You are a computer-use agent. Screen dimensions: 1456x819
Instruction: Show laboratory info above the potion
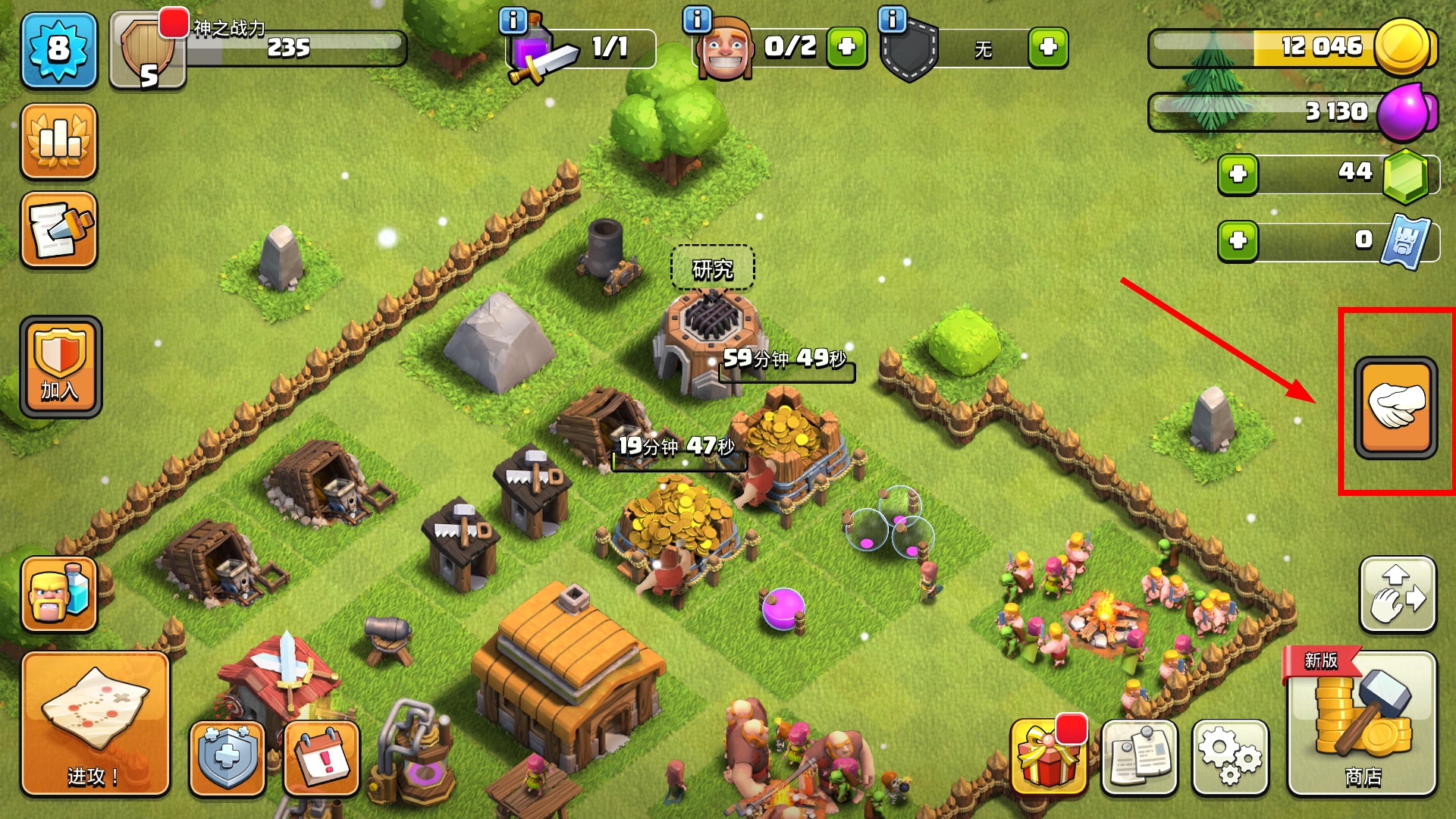(513, 20)
